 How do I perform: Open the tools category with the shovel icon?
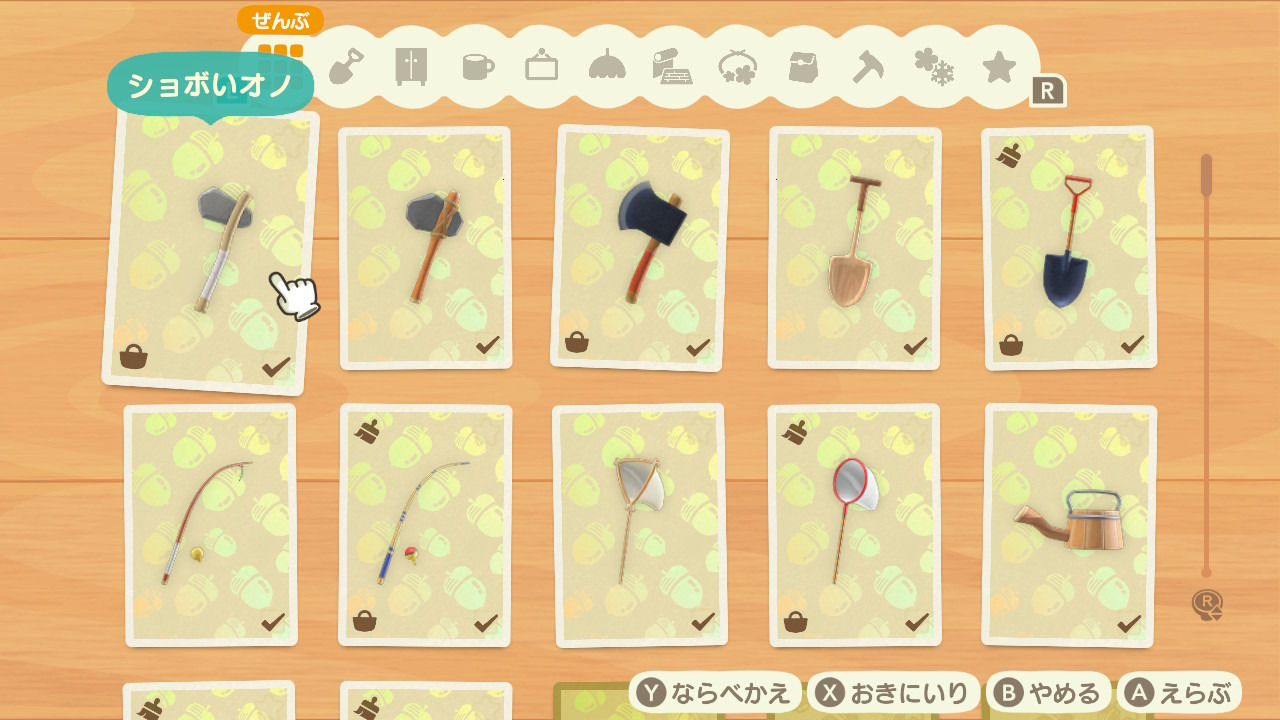click(x=345, y=65)
